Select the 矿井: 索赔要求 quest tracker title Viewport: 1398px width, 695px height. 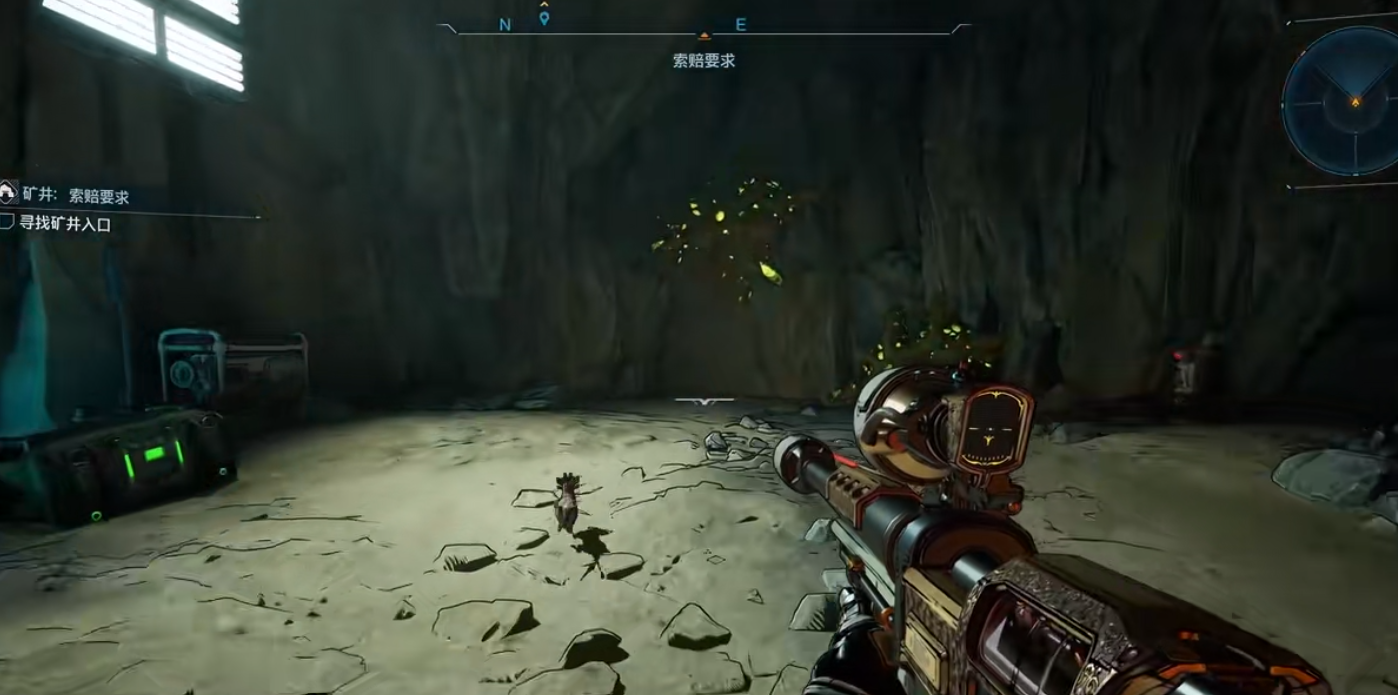click(76, 196)
